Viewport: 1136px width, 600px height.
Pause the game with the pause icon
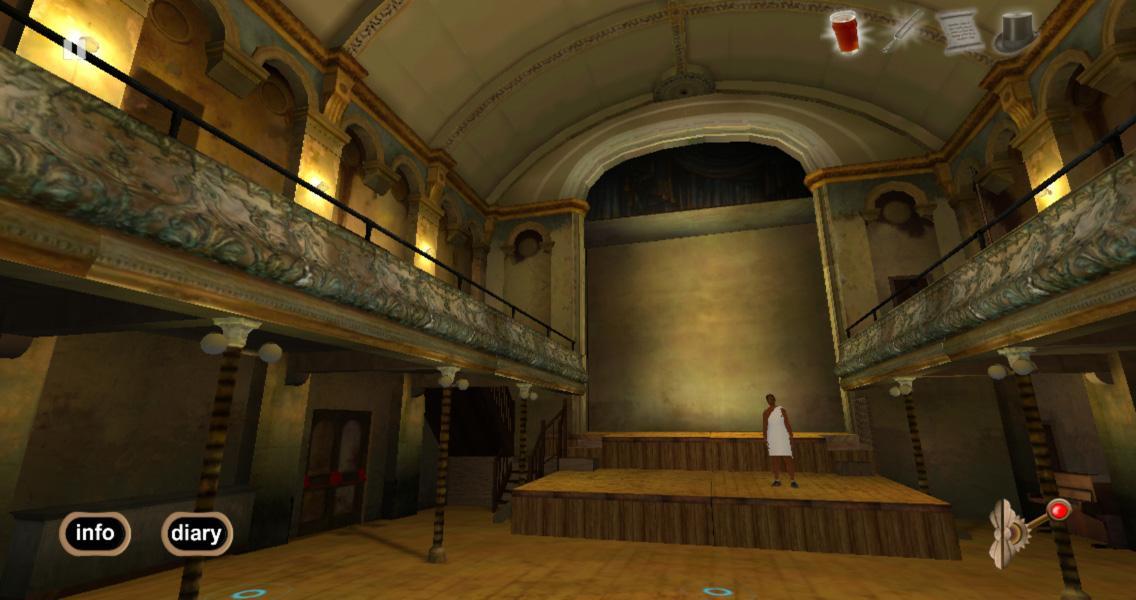[75, 47]
